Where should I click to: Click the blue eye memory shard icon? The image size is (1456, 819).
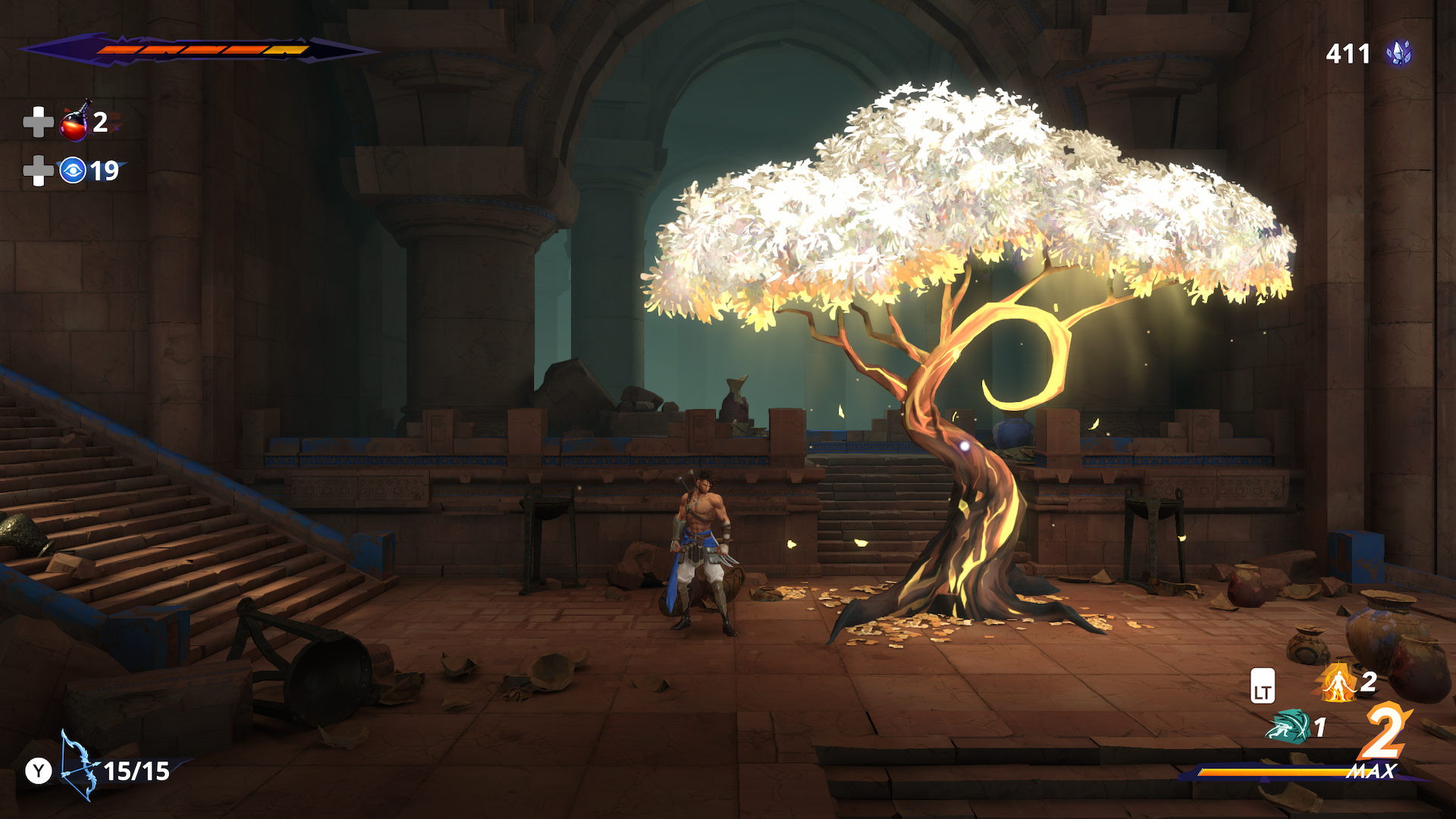[x=73, y=171]
